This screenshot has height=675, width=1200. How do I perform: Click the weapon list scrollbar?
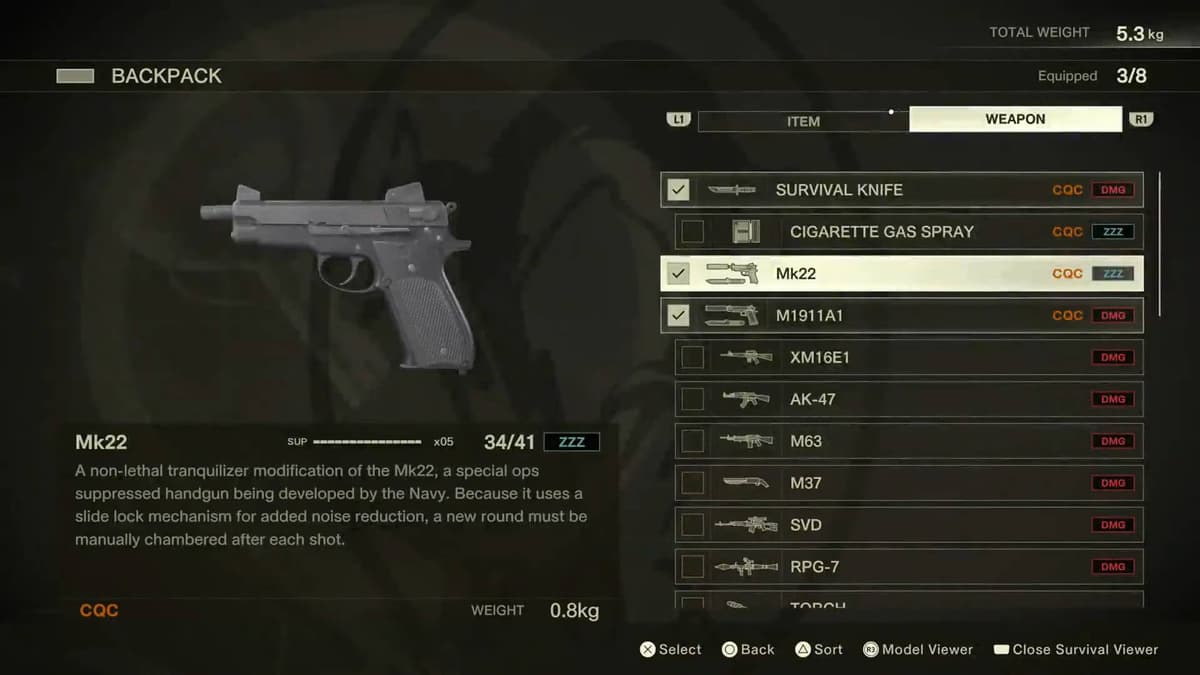click(x=1160, y=245)
